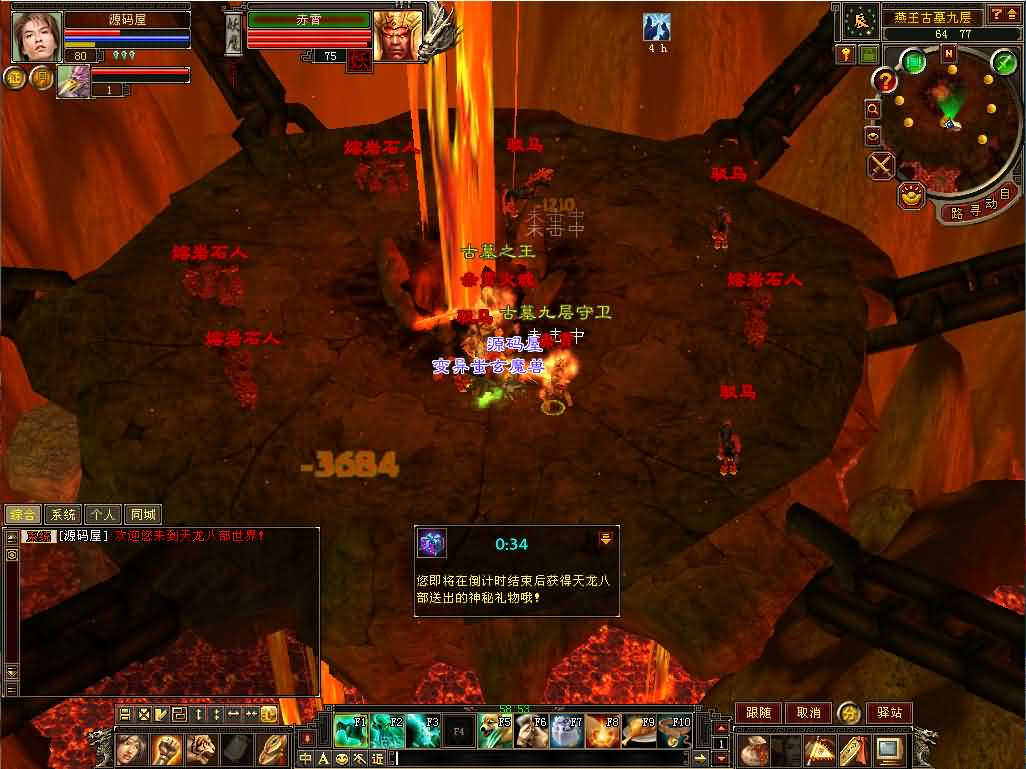Switch to the 系统 chat tab
This screenshot has width=1026, height=769.
tap(62, 515)
